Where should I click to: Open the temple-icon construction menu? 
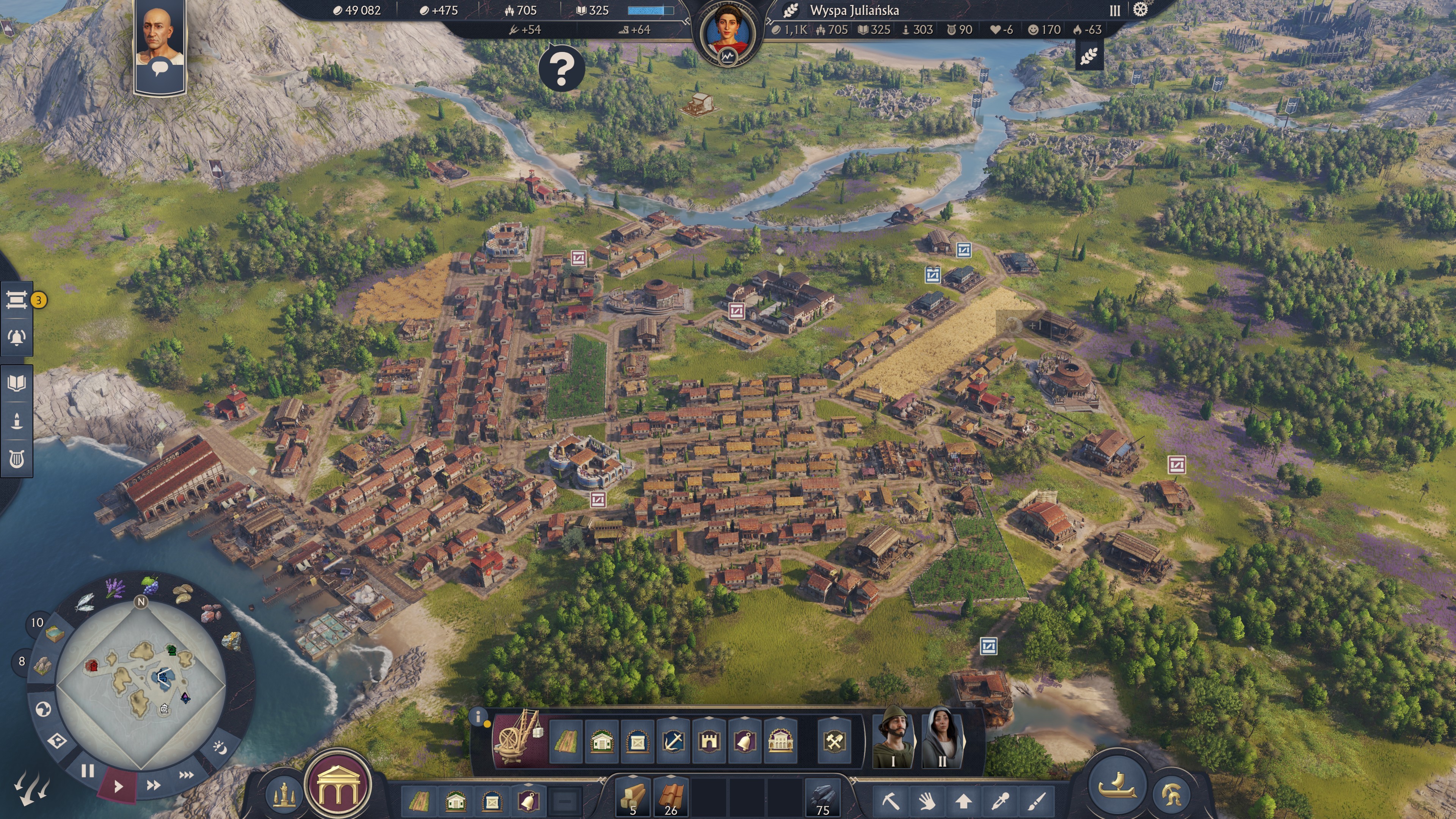click(x=337, y=786)
